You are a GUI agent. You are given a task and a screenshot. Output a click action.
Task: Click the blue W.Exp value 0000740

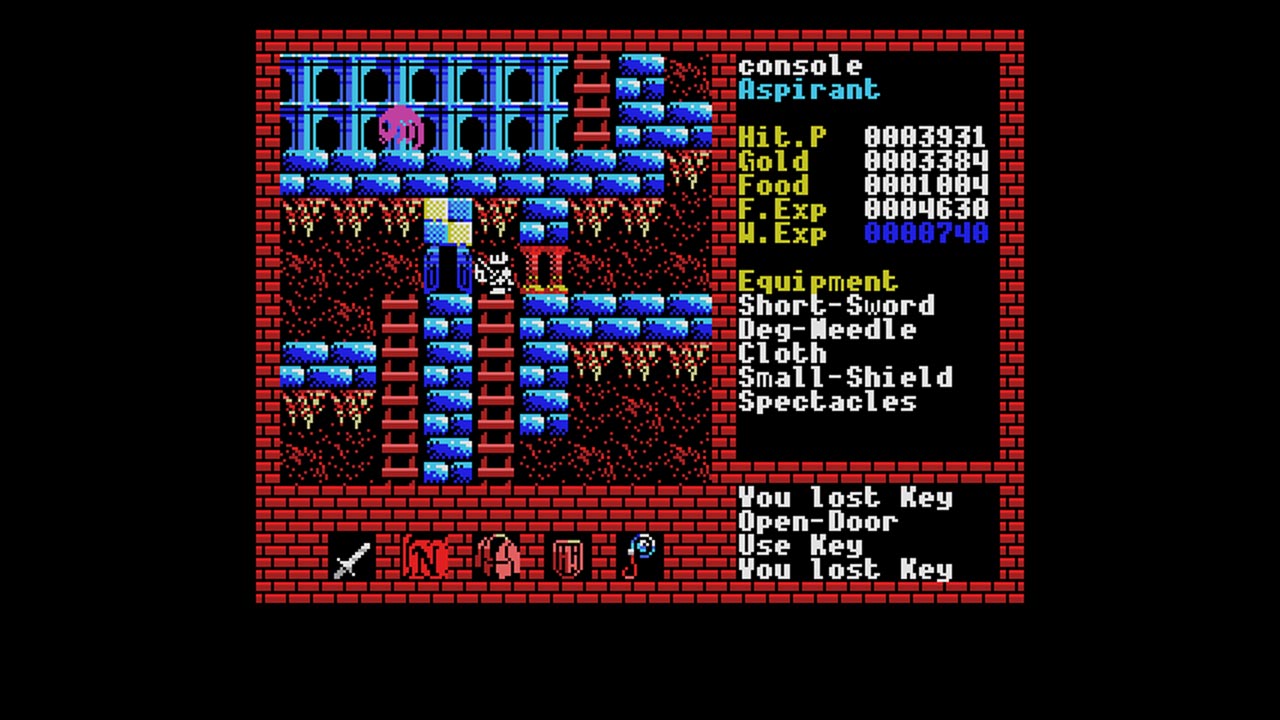[928, 234]
